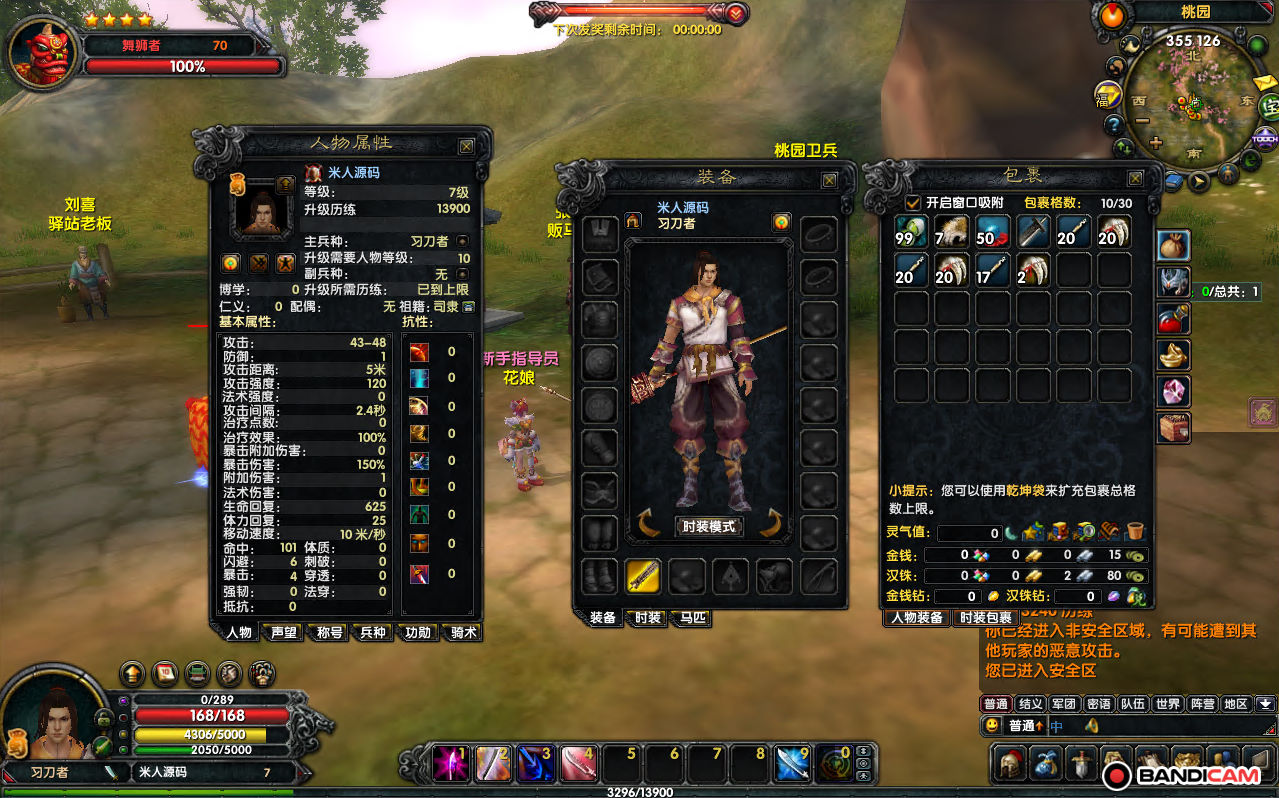Image resolution: width=1279 pixels, height=798 pixels.
Task: Show the 功勋 merit tab
Action: [x=417, y=632]
